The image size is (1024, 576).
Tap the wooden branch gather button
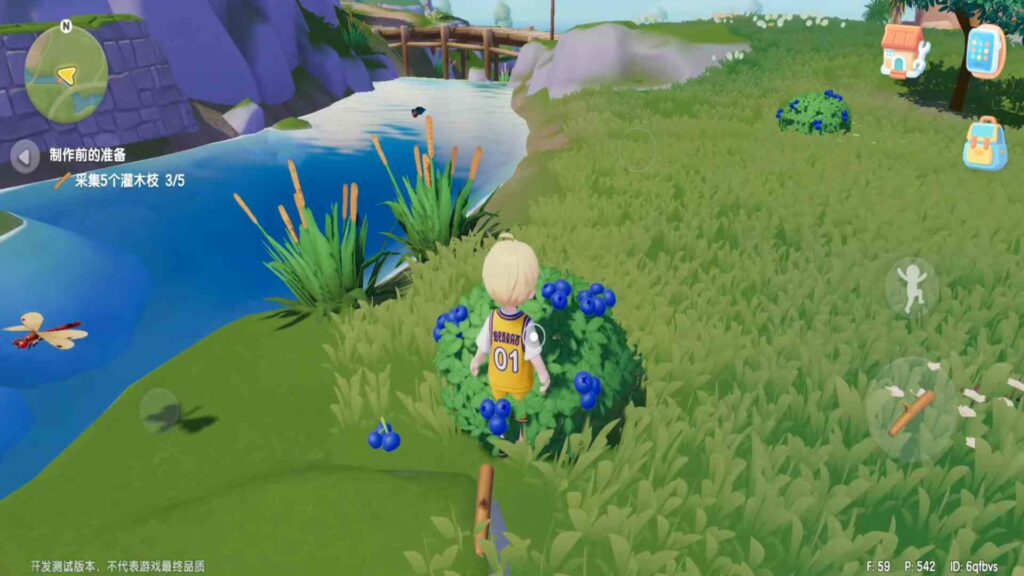point(911,410)
